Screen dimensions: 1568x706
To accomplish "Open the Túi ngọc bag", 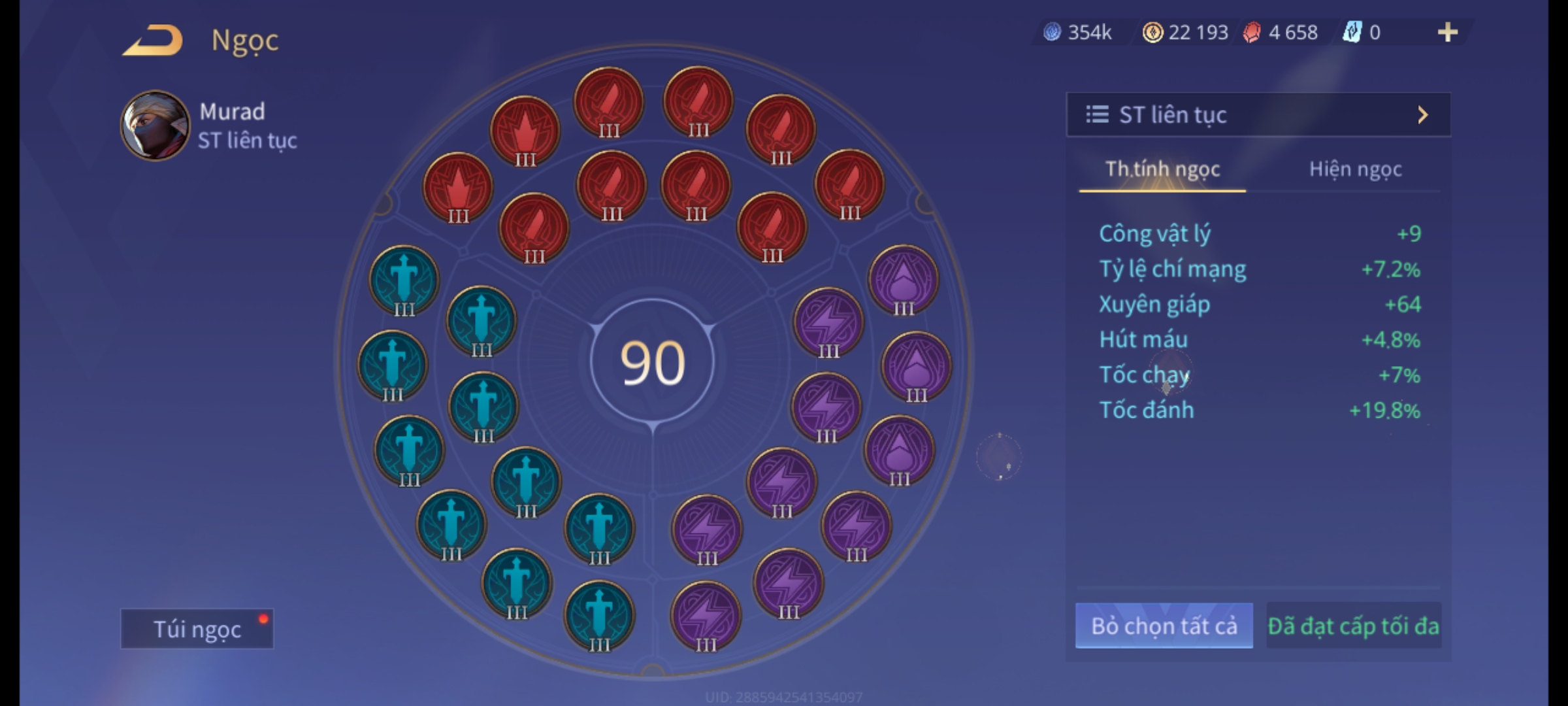I will 197,629.
